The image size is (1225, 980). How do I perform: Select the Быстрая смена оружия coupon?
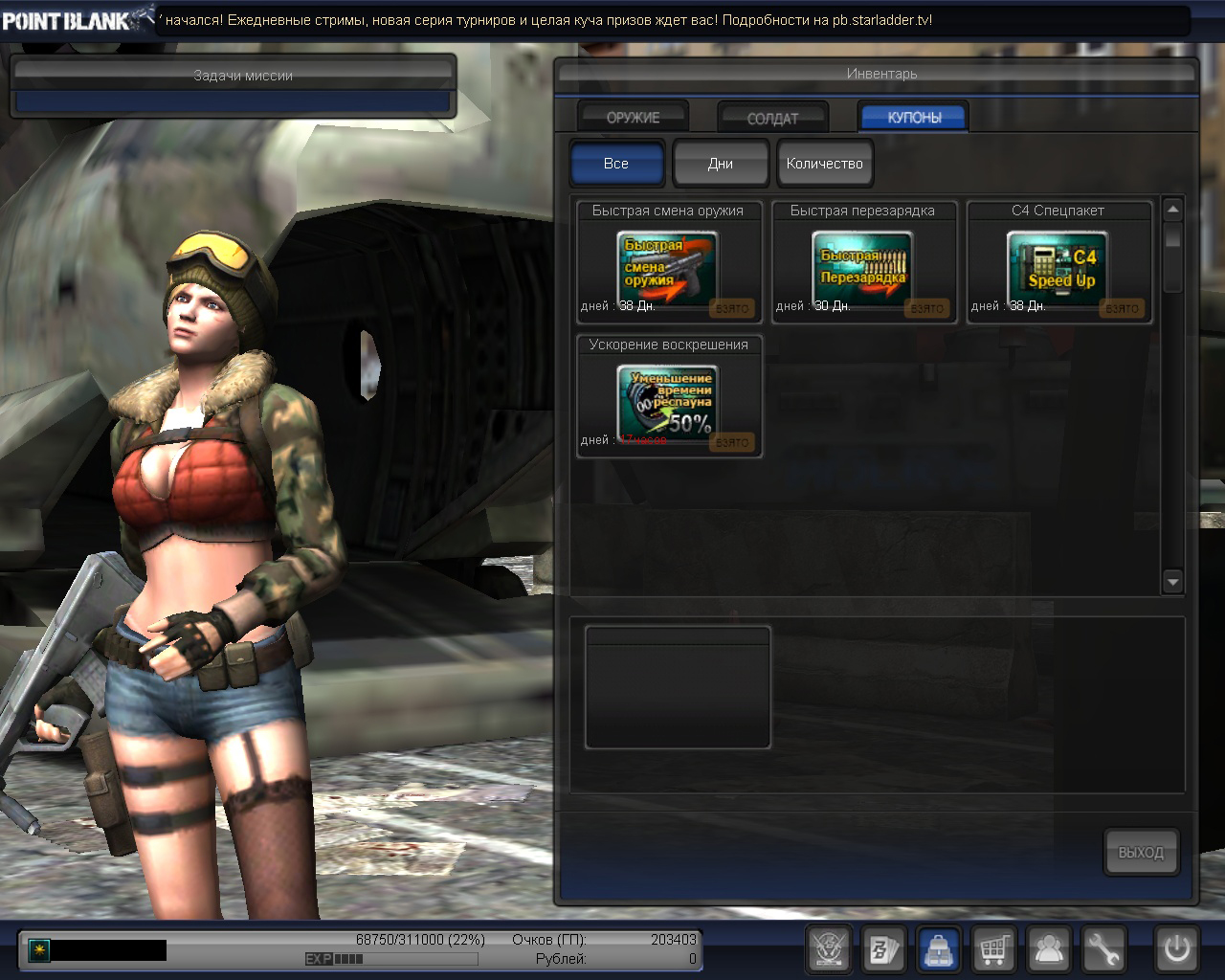point(668,268)
